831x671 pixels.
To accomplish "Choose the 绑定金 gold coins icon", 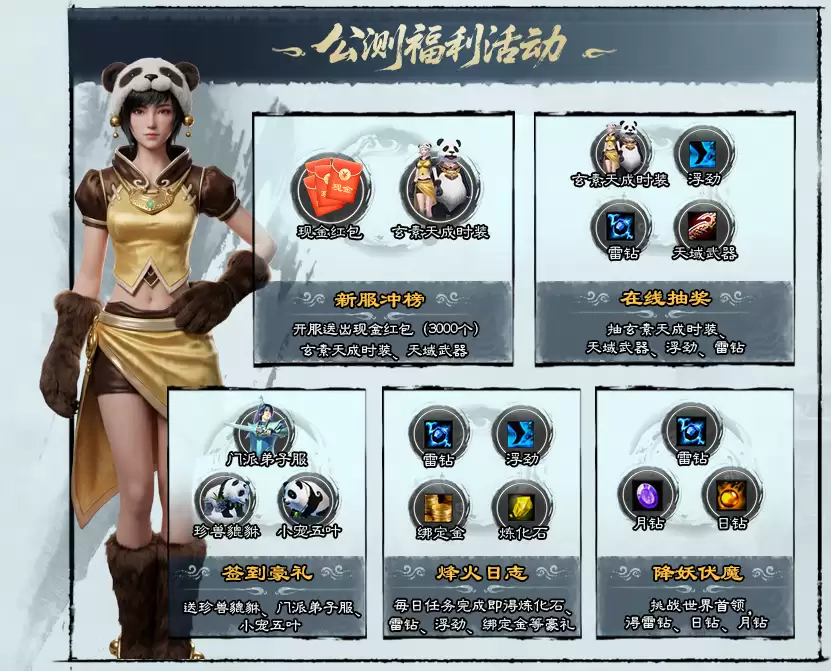I will tap(438, 506).
